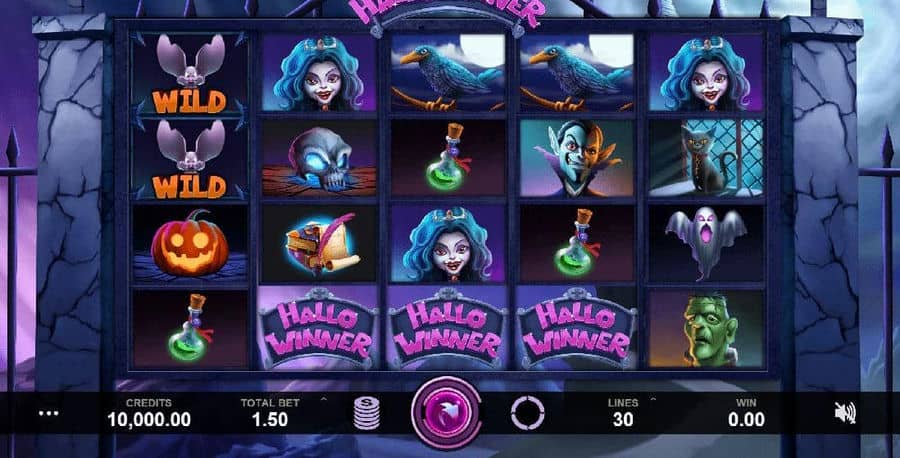900x458 pixels.
Task: Open the coin stack bet settings
Action: (368, 413)
